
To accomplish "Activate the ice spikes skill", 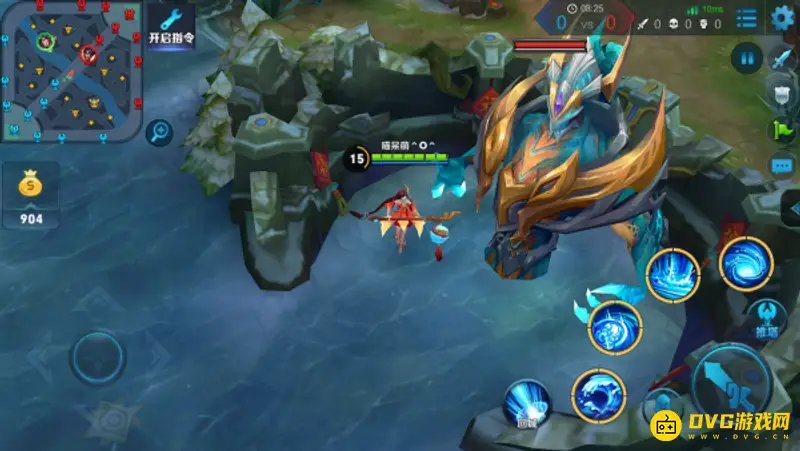I will point(672,274).
